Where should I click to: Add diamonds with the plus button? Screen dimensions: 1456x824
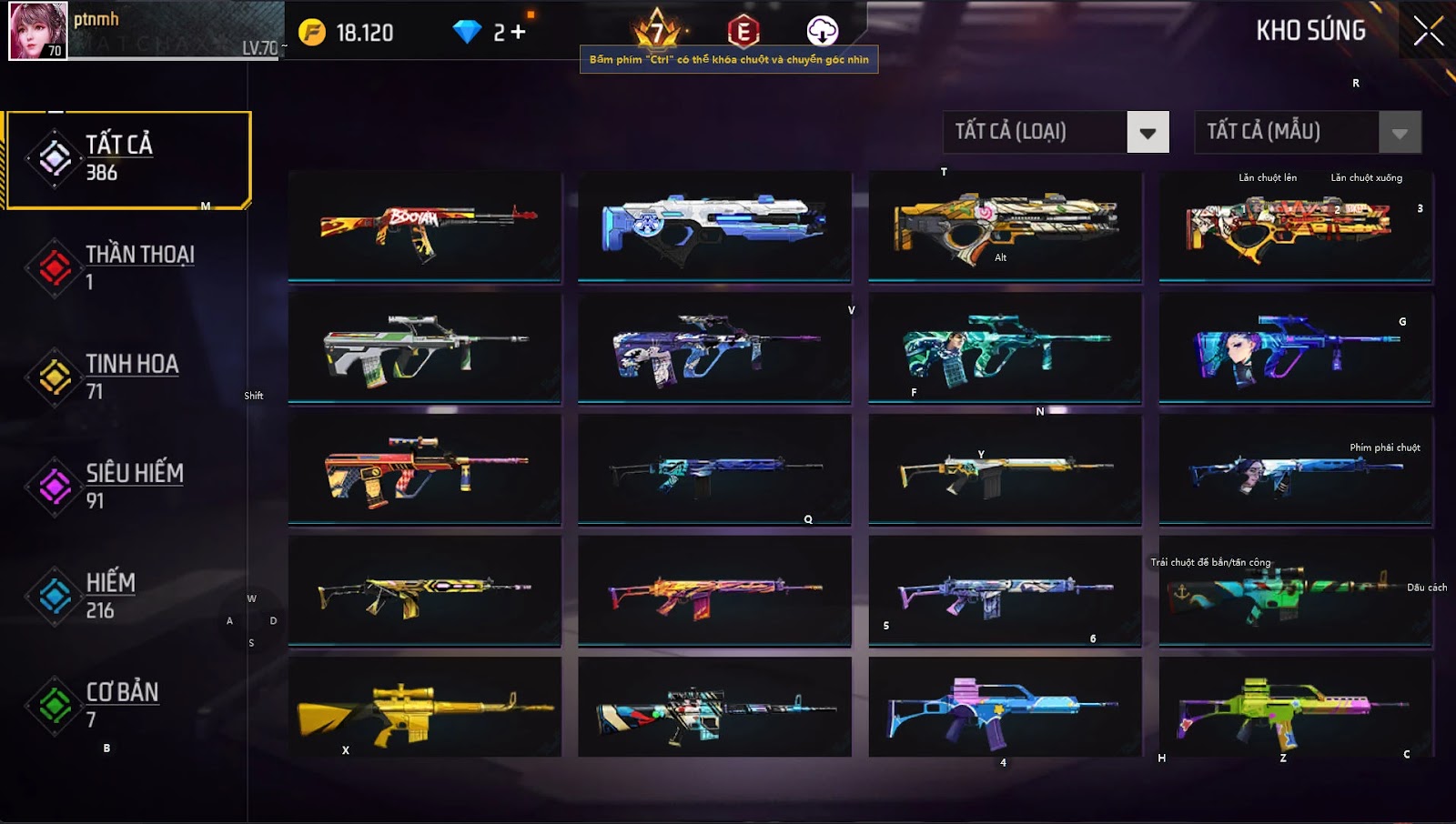pos(519,32)
